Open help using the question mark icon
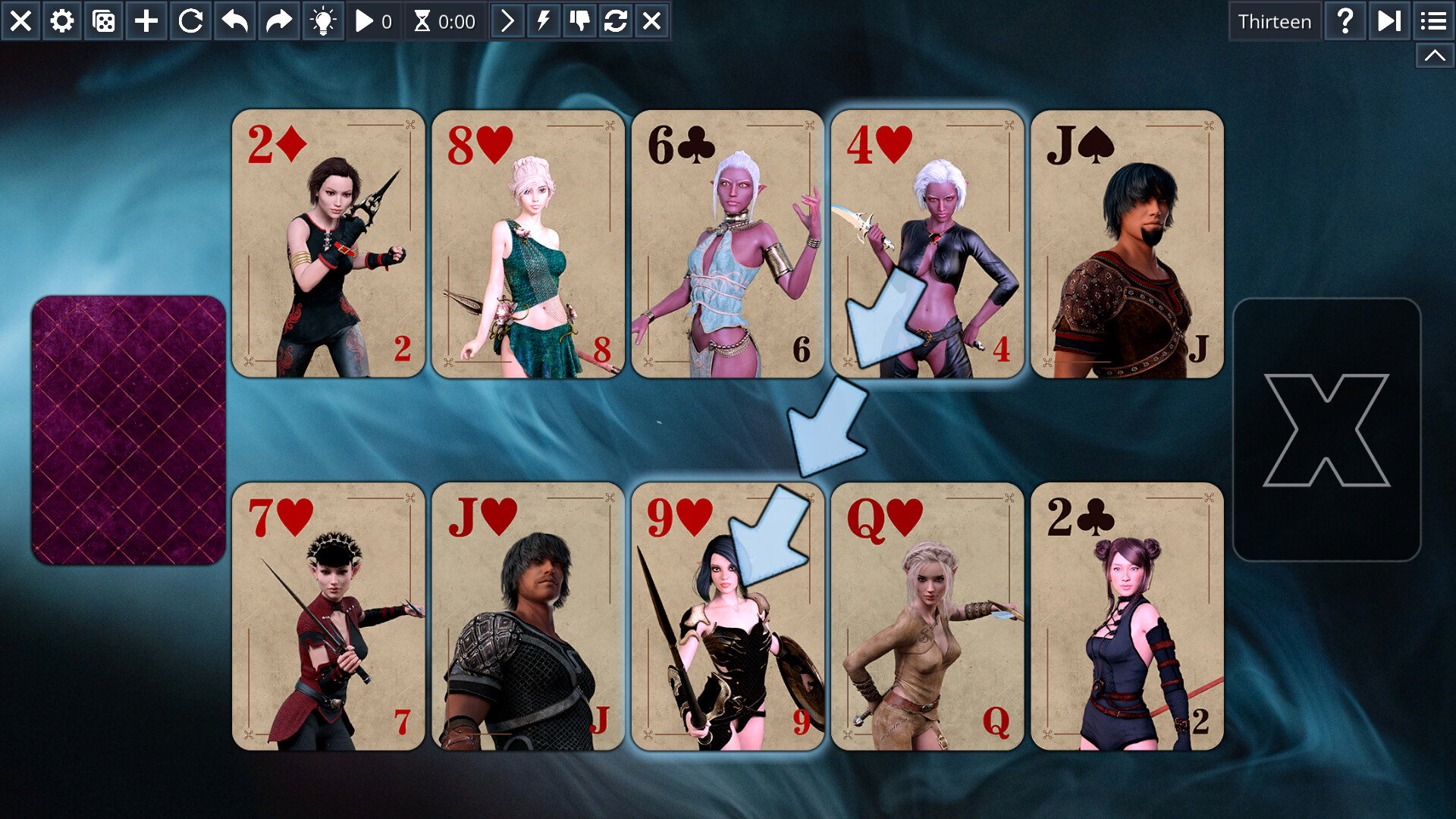Image resolution: width=1456 pixels, height=819 pixels. point(1345,21)
